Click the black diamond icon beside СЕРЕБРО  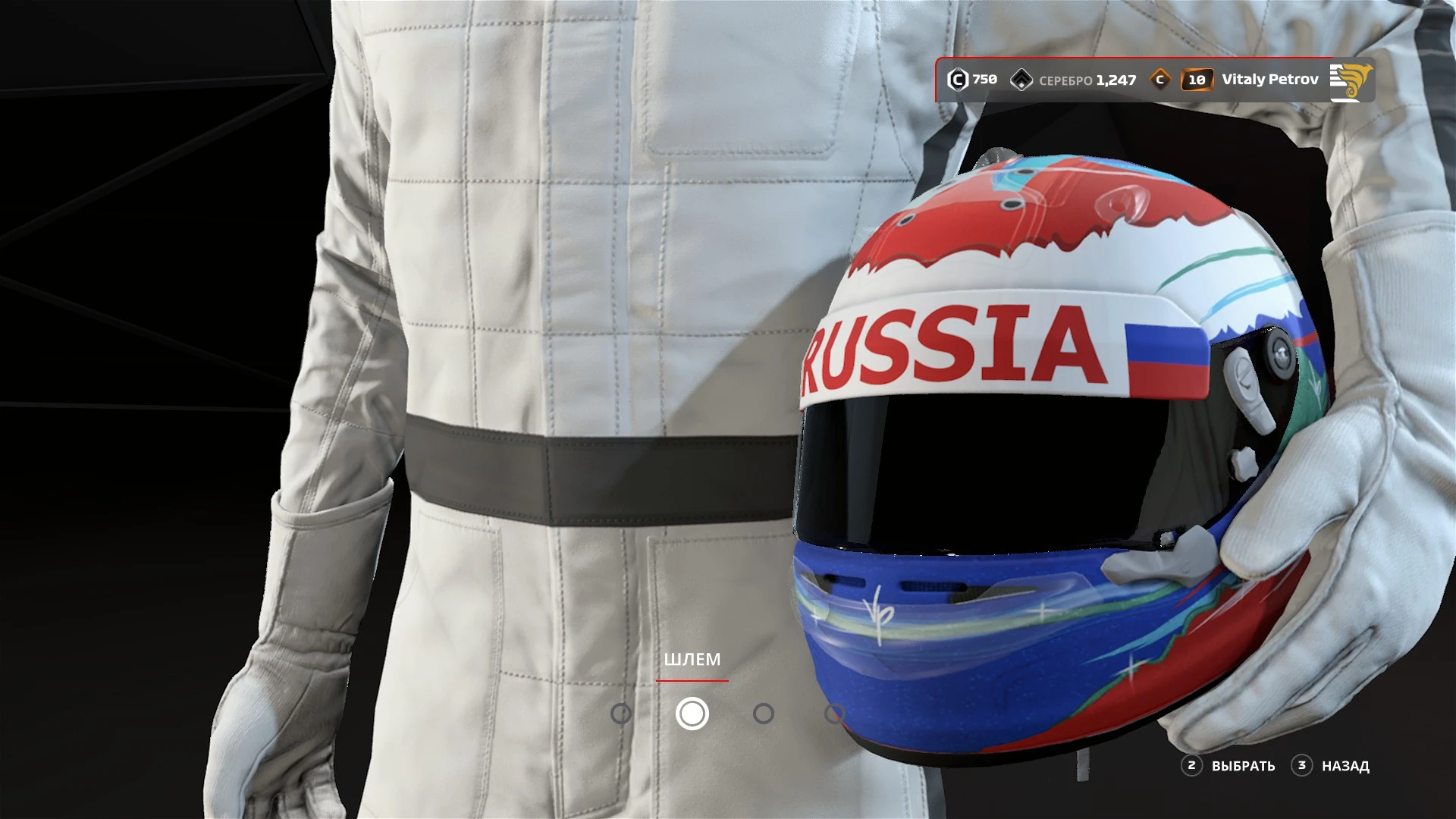1024,78
